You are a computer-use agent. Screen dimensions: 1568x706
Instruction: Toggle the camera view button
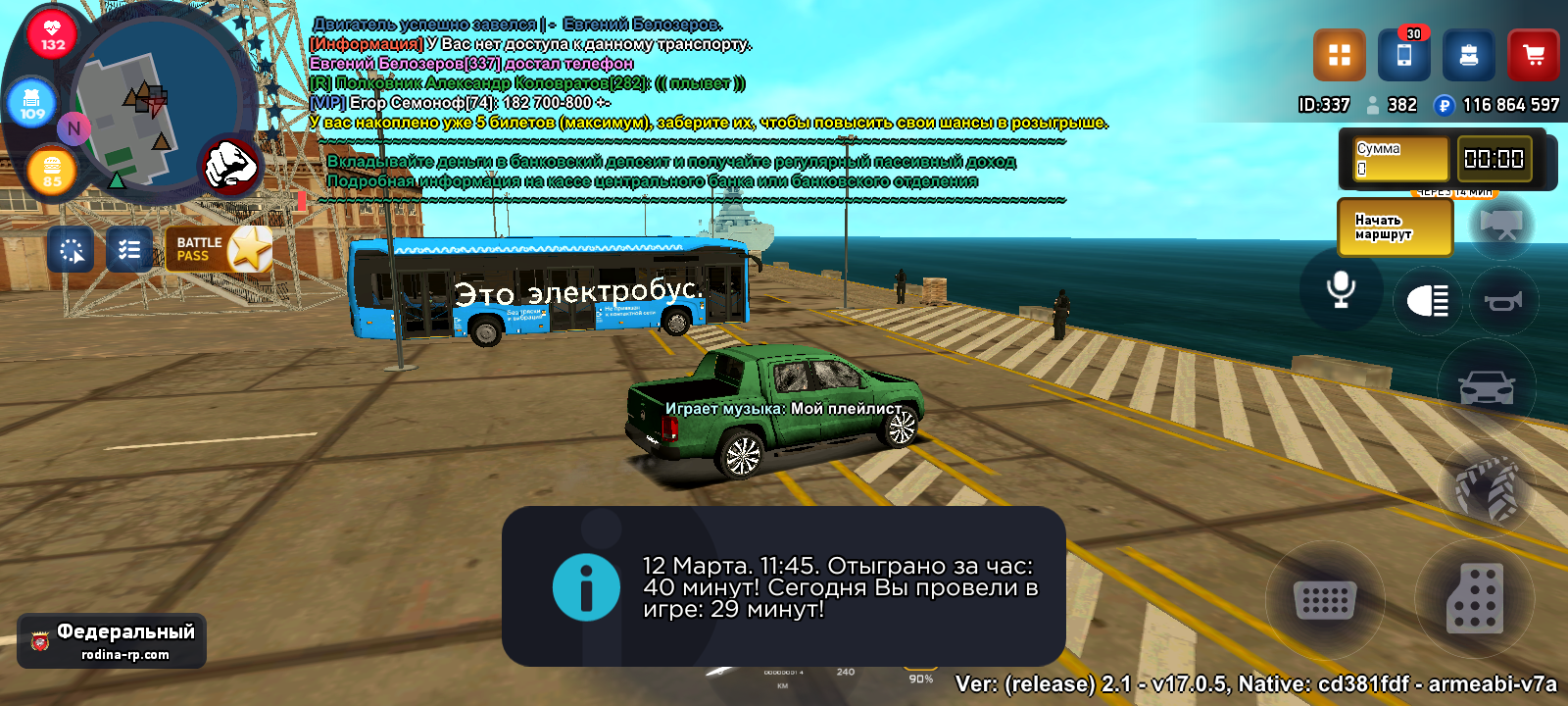pyautogui.click(x=1501, y=226)
